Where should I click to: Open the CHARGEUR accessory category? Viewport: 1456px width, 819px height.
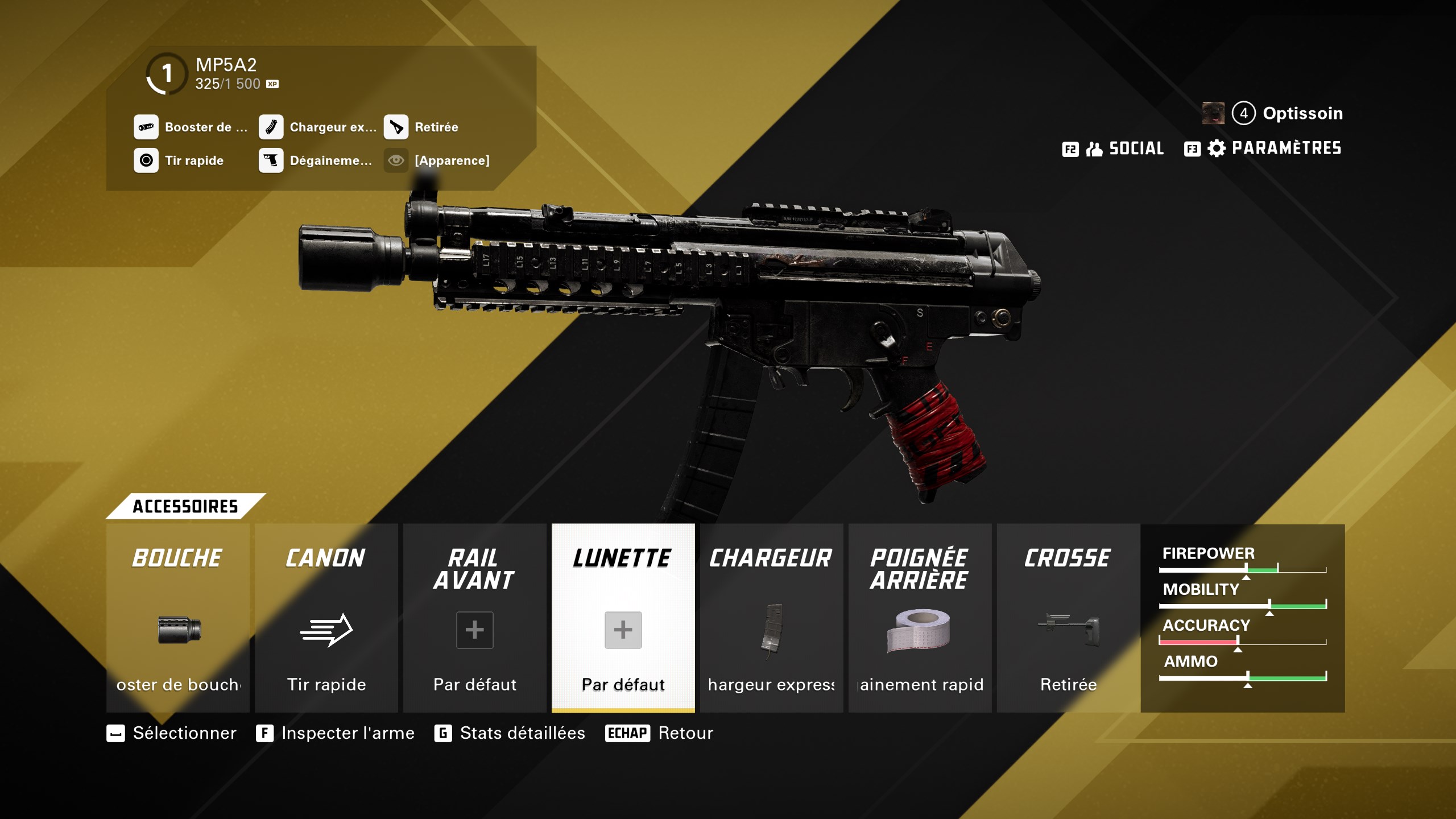click(x=771, y=559)
